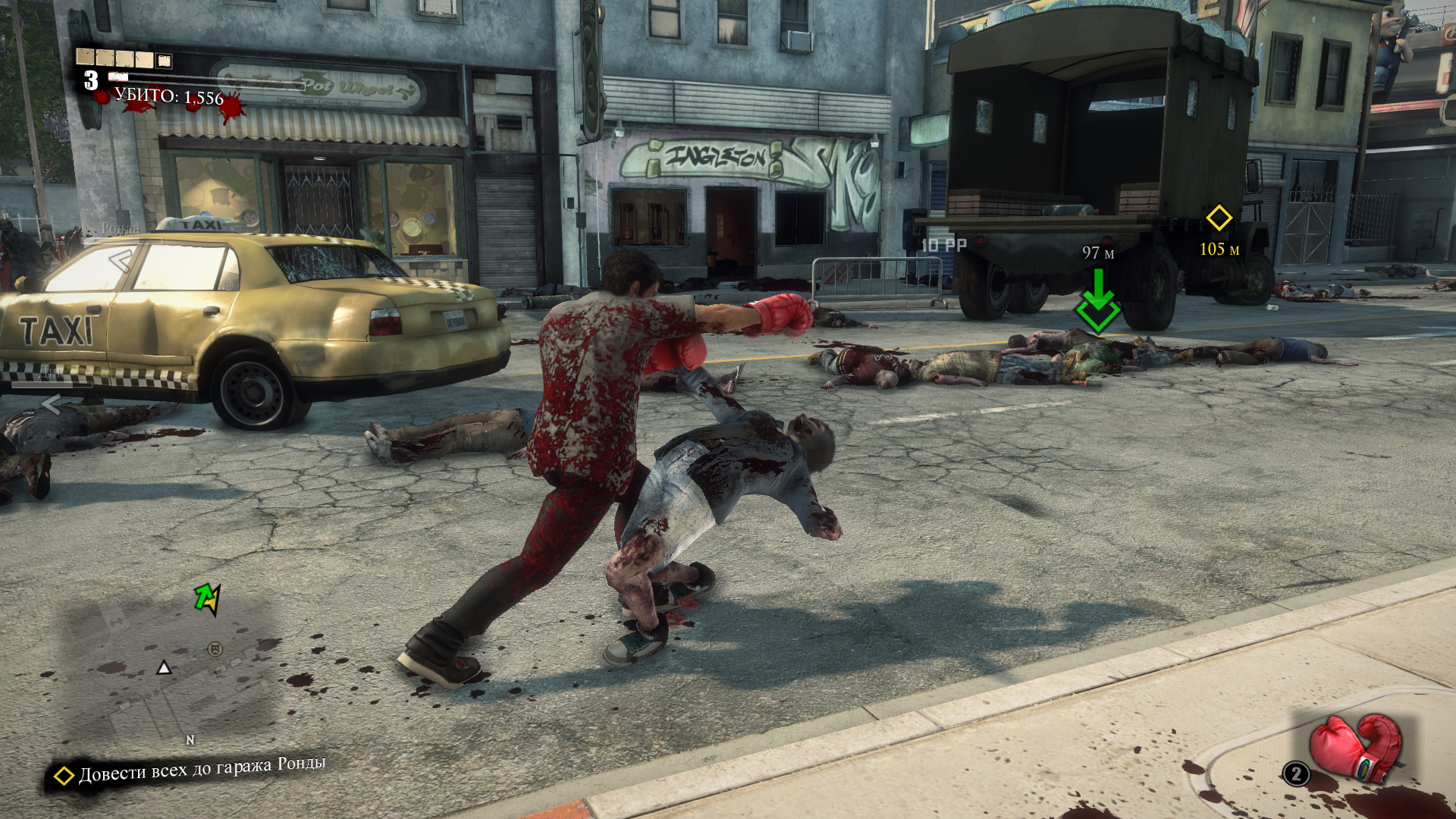Select the boxing gloves weapon icon
Image resolution: width=1456 pixels, height=819 pixels.
coord(1356,747)
